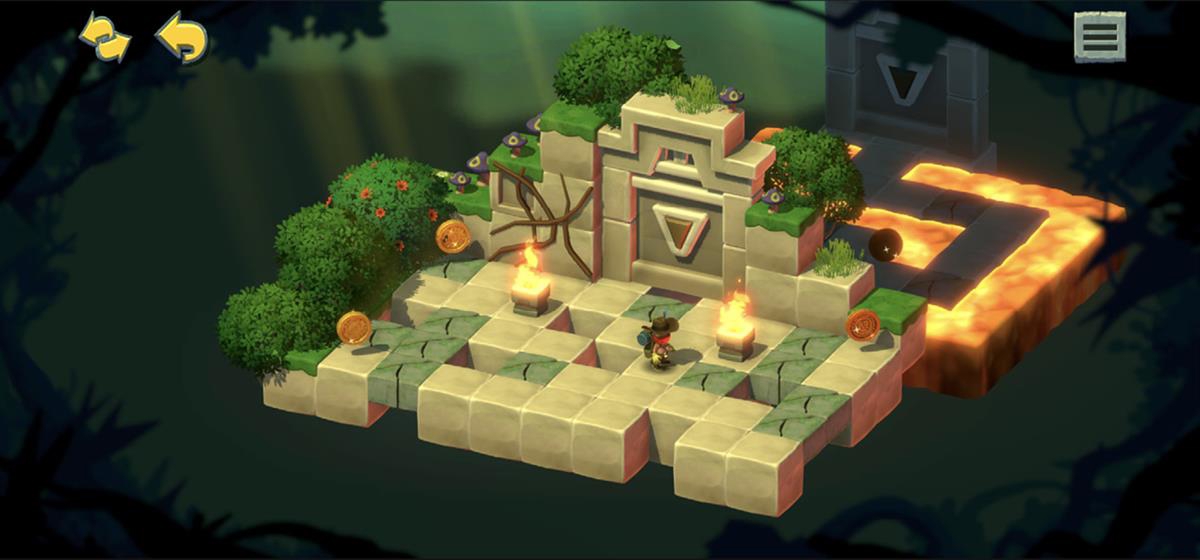Restart the level with the circular arrows
Screen dimensions: 1200x560
click(104, 39)
